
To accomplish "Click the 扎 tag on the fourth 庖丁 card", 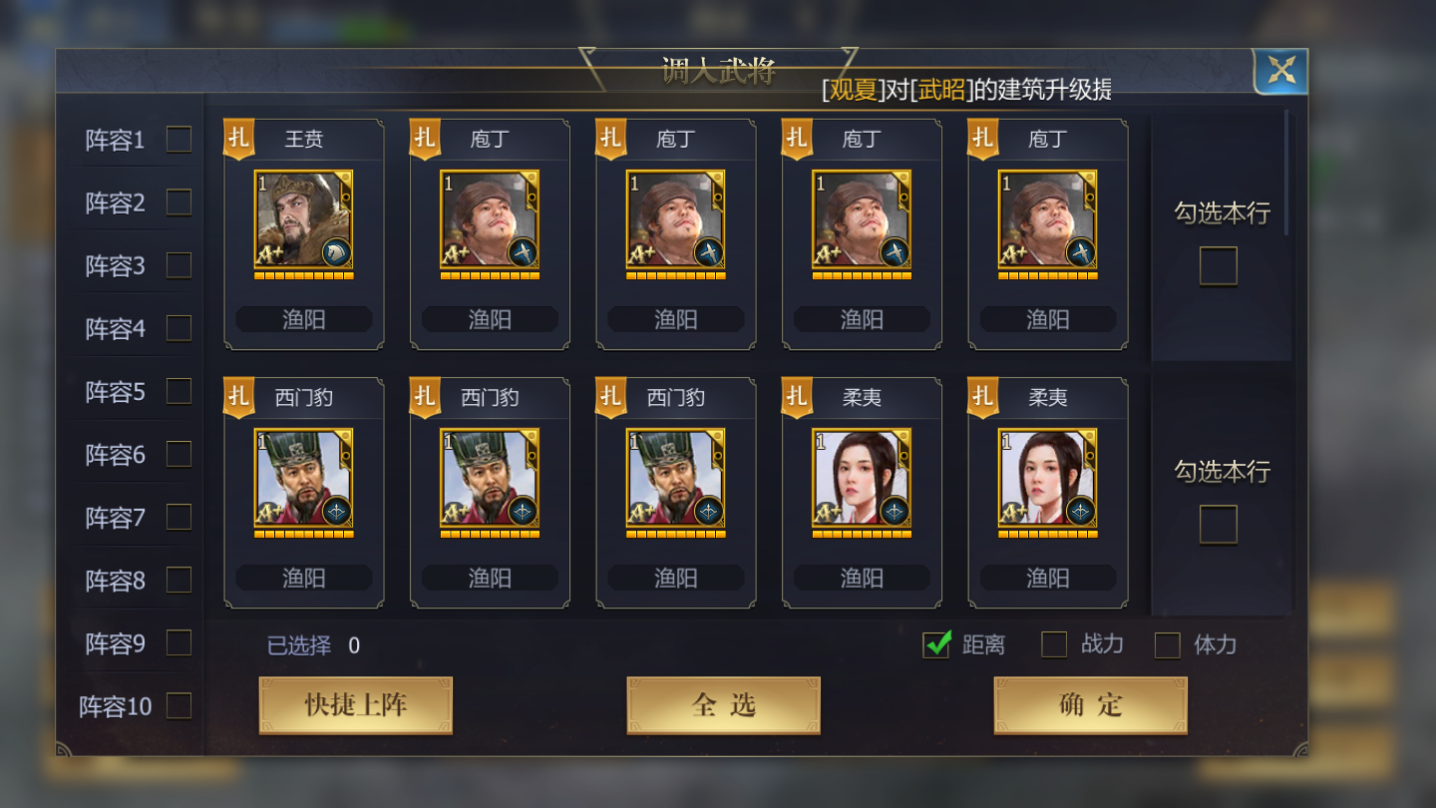I will (982, 139).
